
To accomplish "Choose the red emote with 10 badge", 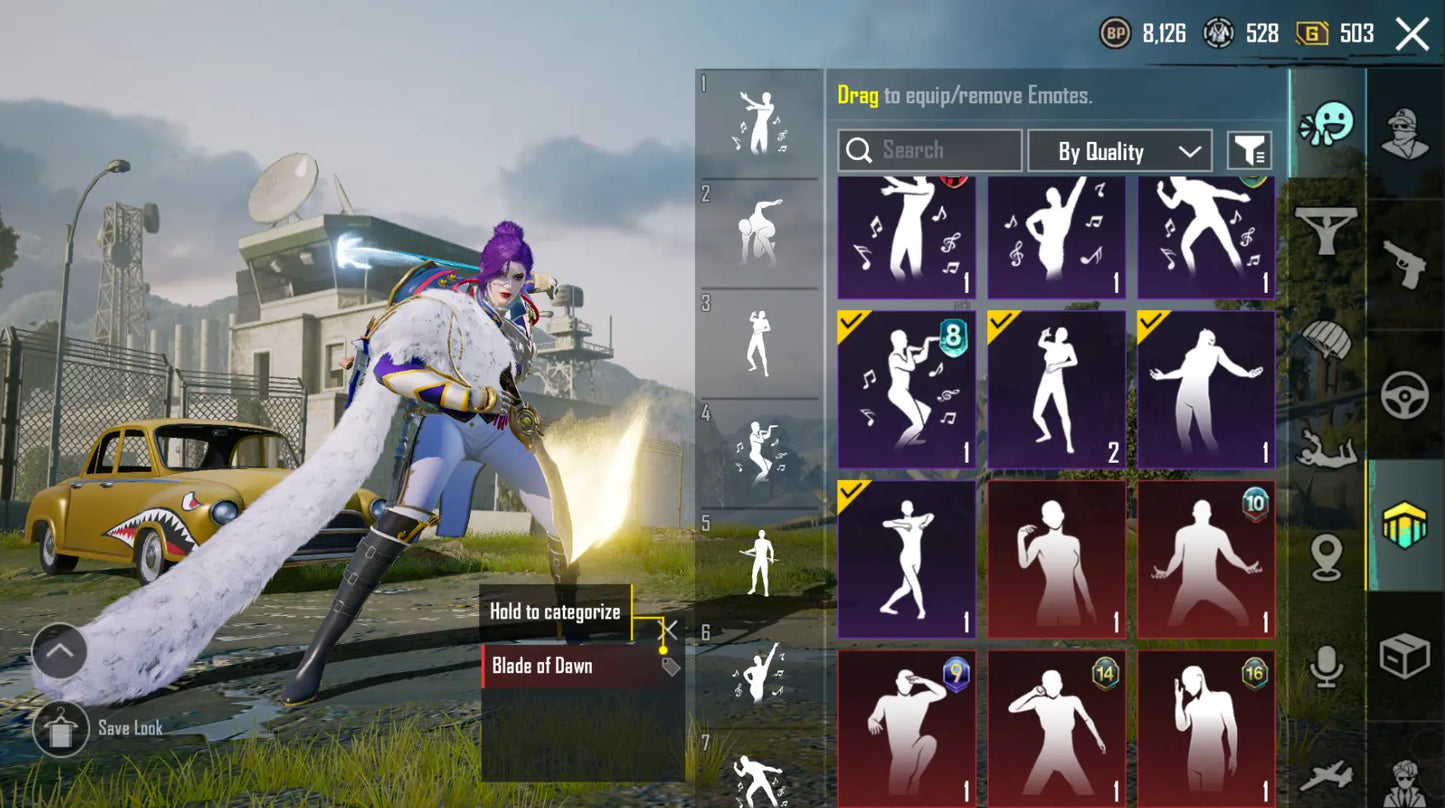I will [1206, 559].
